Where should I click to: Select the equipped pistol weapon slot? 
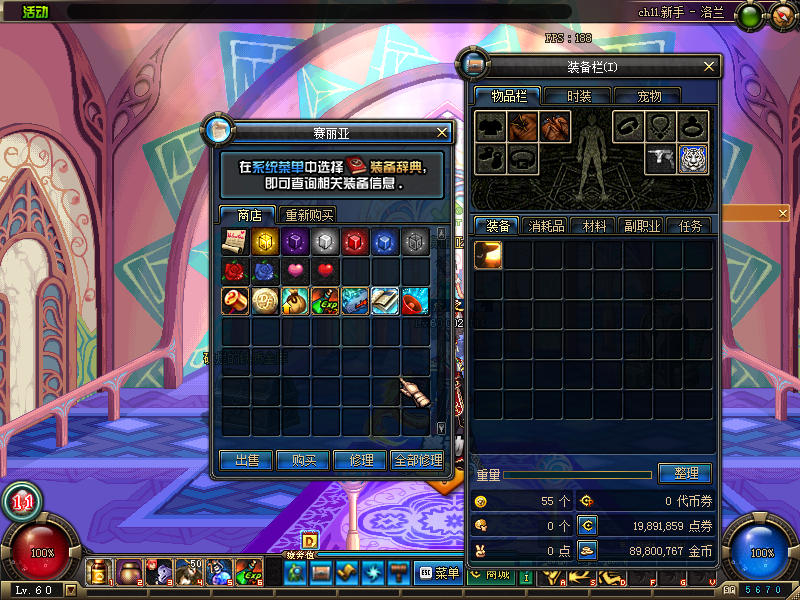coord(660,159)
